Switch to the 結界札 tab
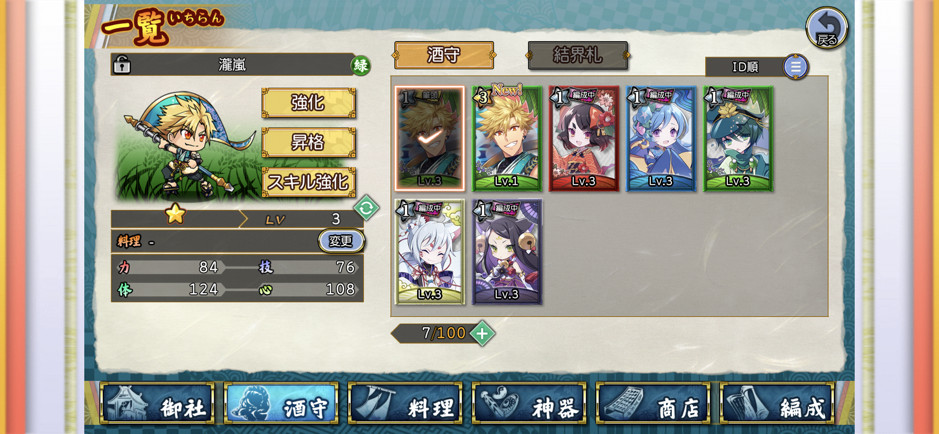Screen dimensions: 939x434 (x=577, y=55)
